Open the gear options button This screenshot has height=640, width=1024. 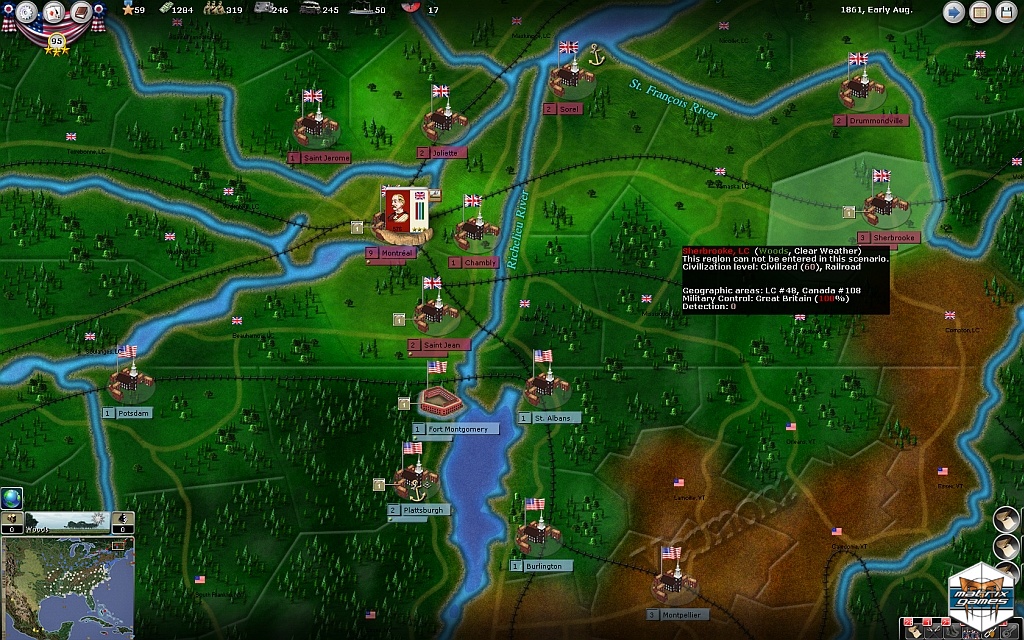27,13
